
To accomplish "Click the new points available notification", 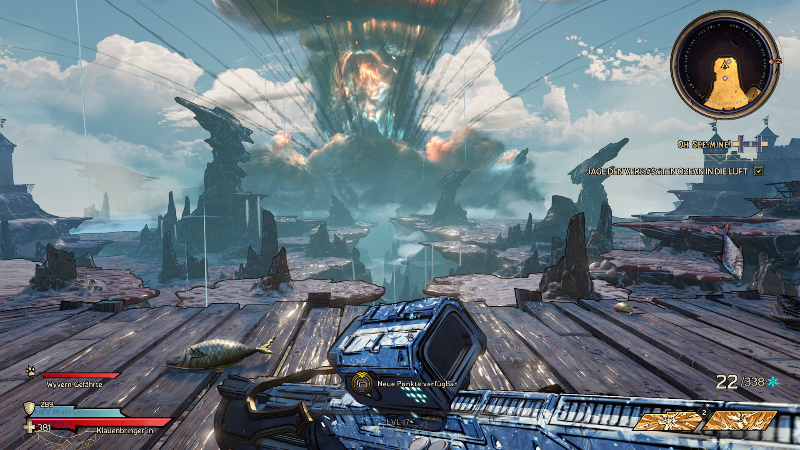I will (x=404, y=383).
